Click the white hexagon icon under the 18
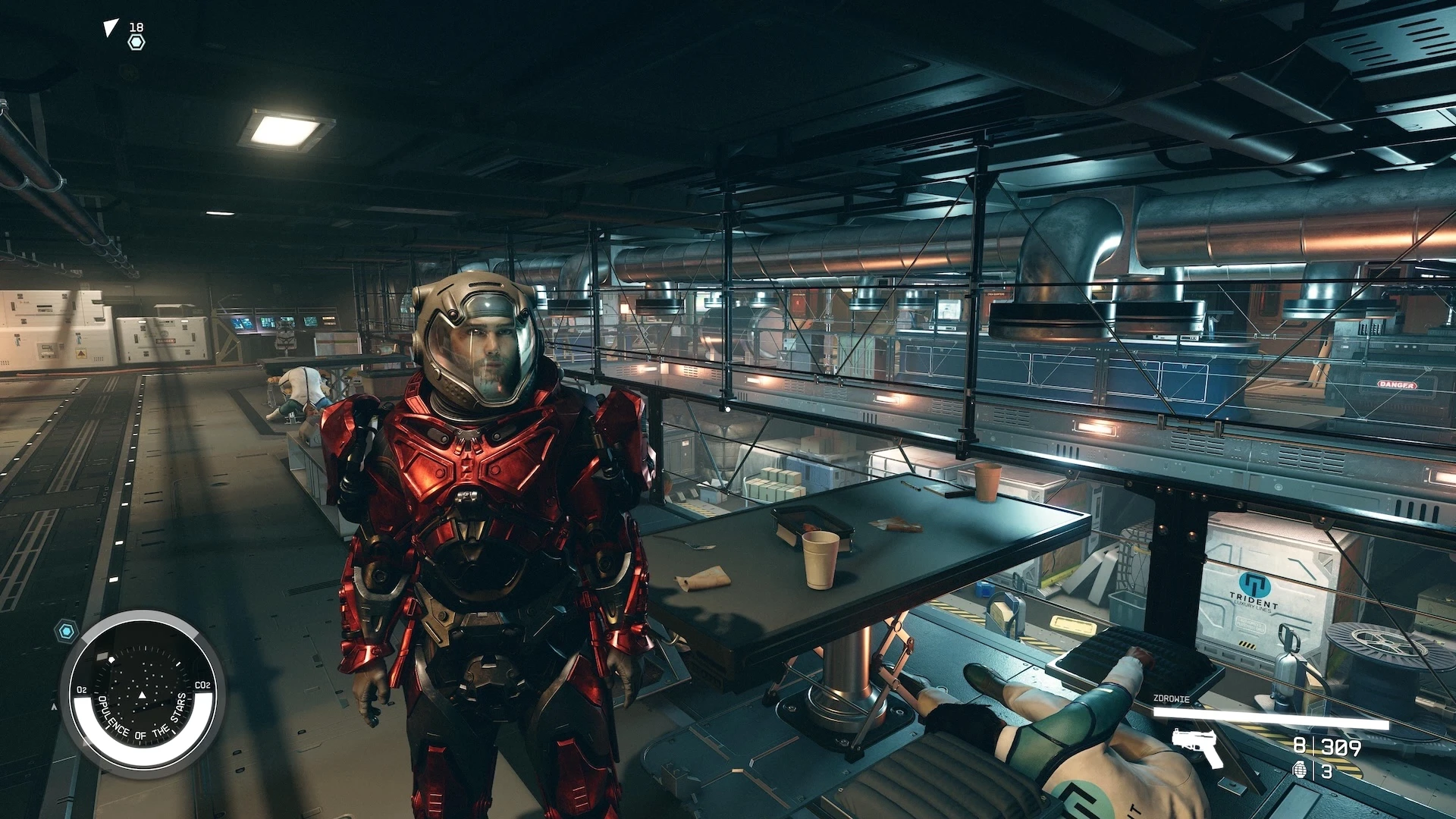 pos(136,42)
